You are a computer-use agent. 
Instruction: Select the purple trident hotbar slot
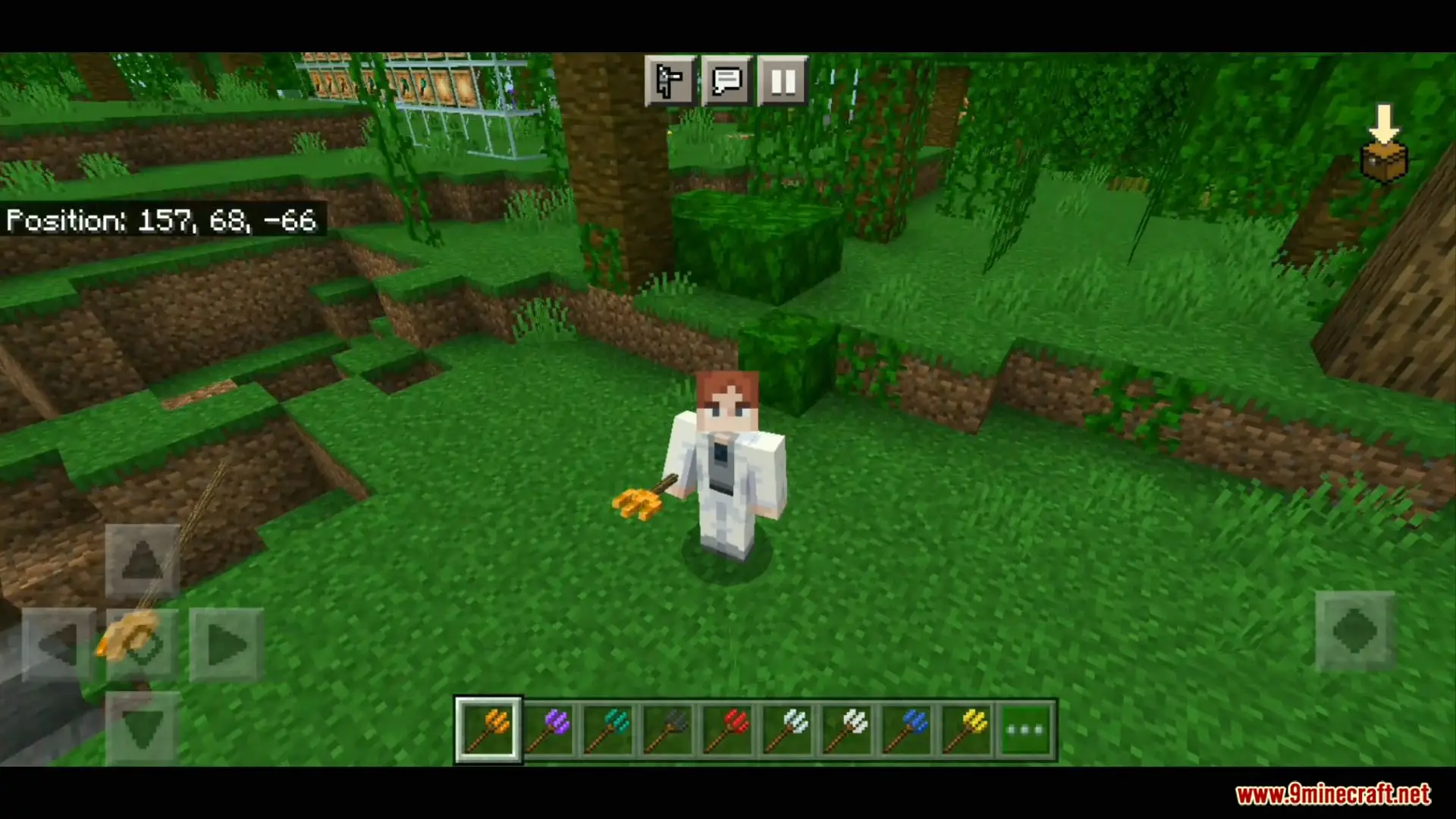(549, 730)
